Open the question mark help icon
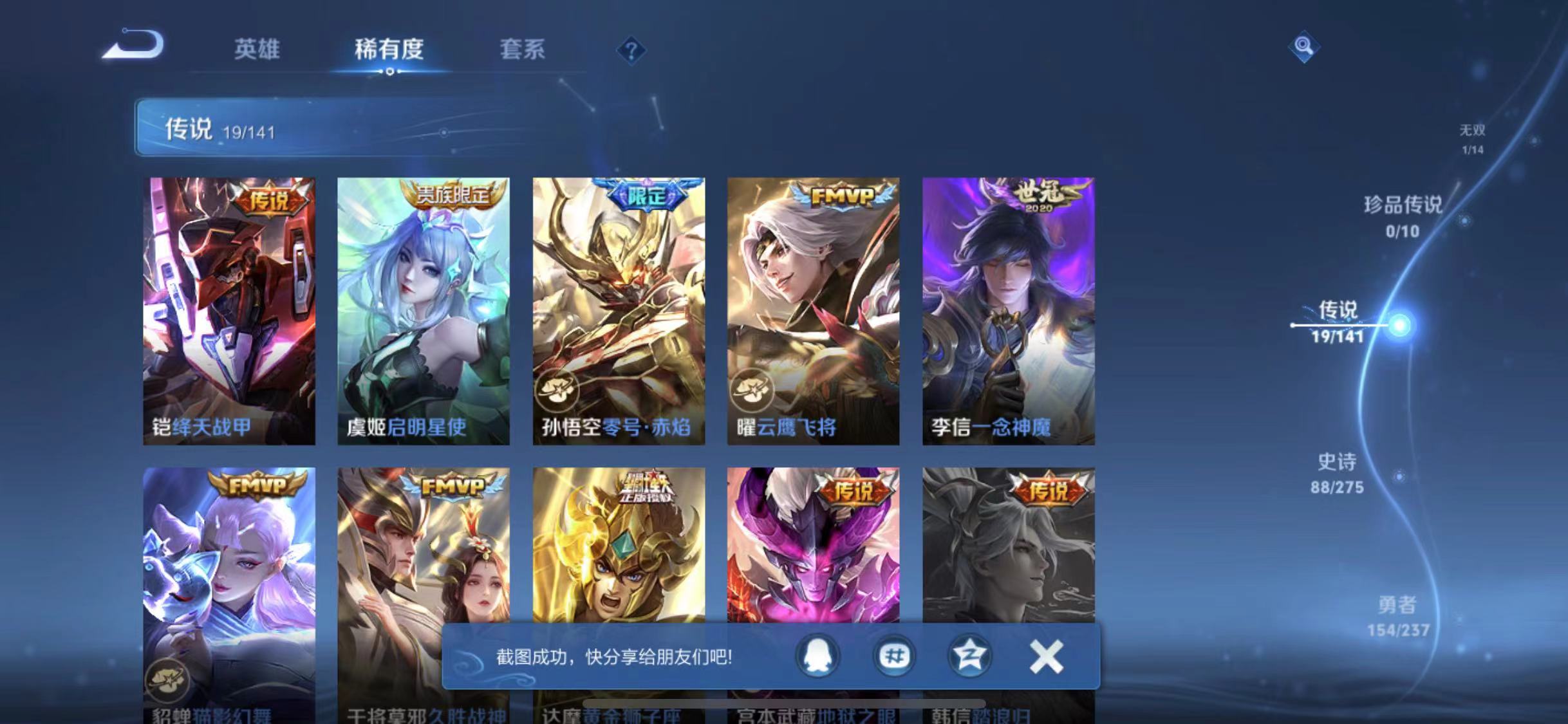1568x724 pixels. pyautogui.click(x=632, y=50)
